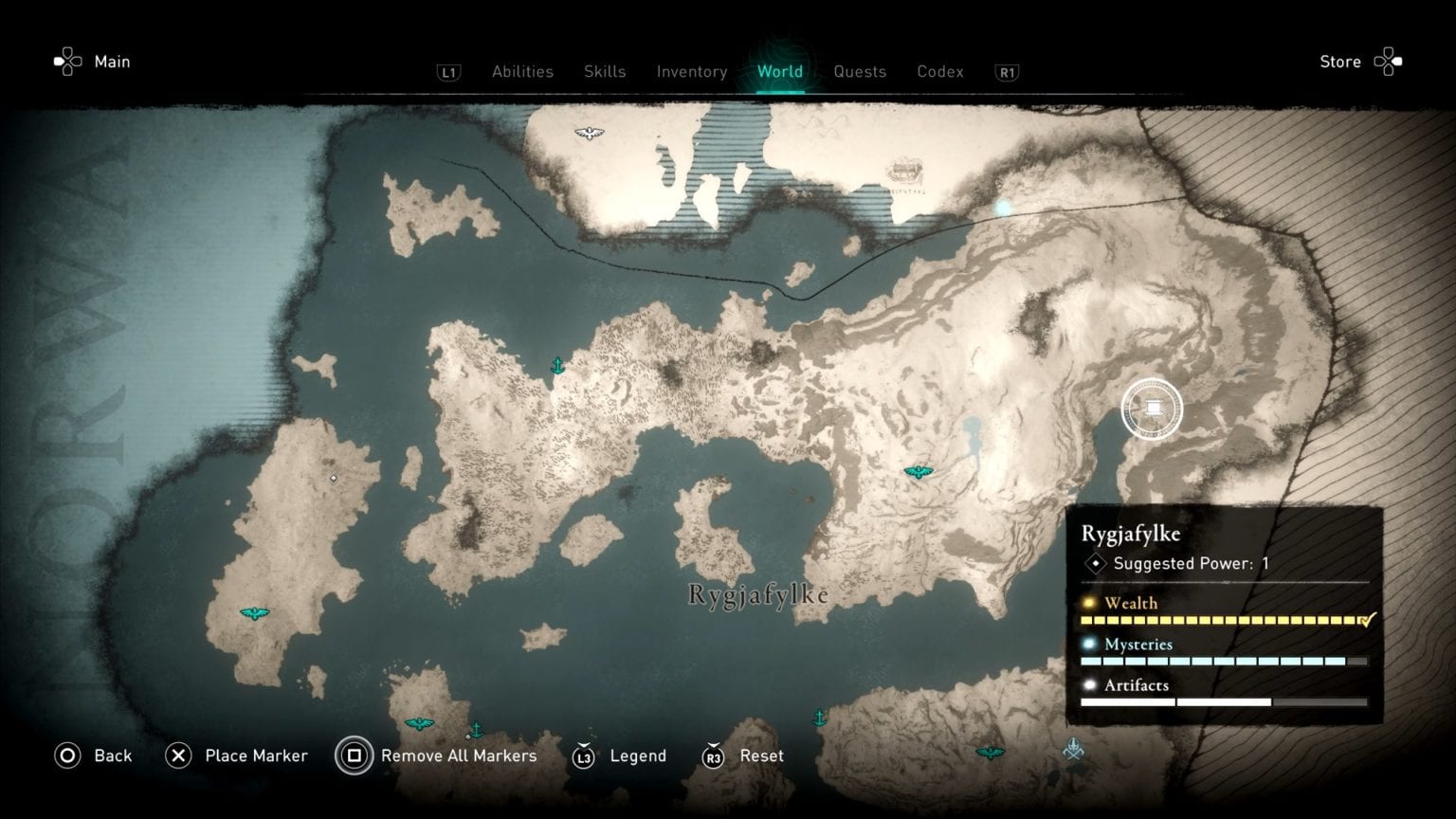Click the Mysteries blue dot icon
Screen dimensions: 1456x819
(x=1088, y=645)
